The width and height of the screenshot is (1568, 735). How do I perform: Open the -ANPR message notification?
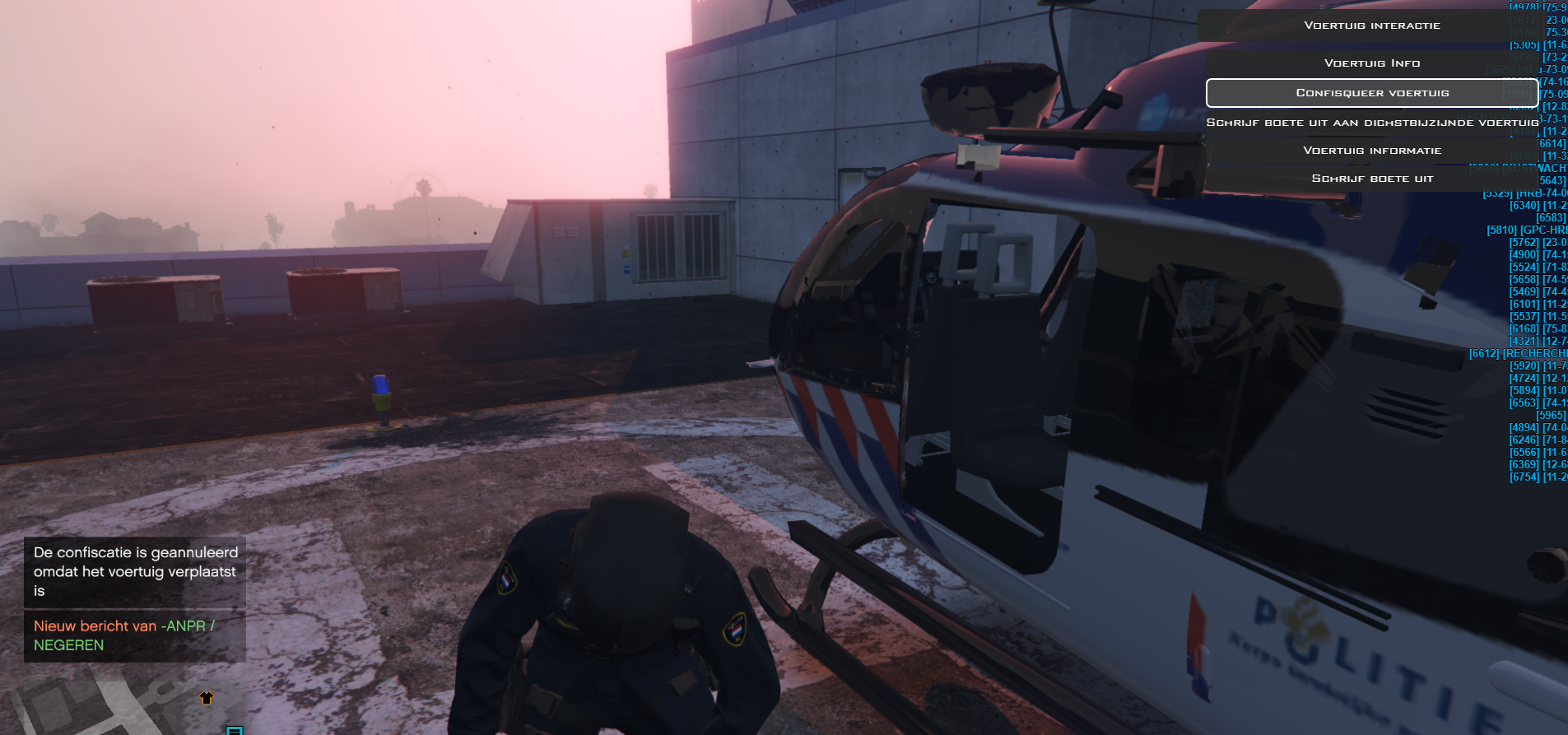tap(123, 626)
